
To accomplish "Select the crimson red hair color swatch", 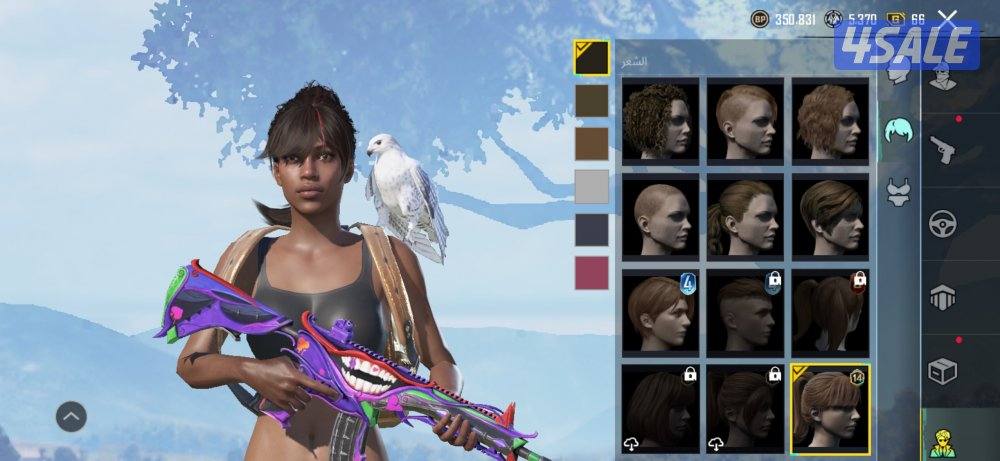I will coord(591,273).
